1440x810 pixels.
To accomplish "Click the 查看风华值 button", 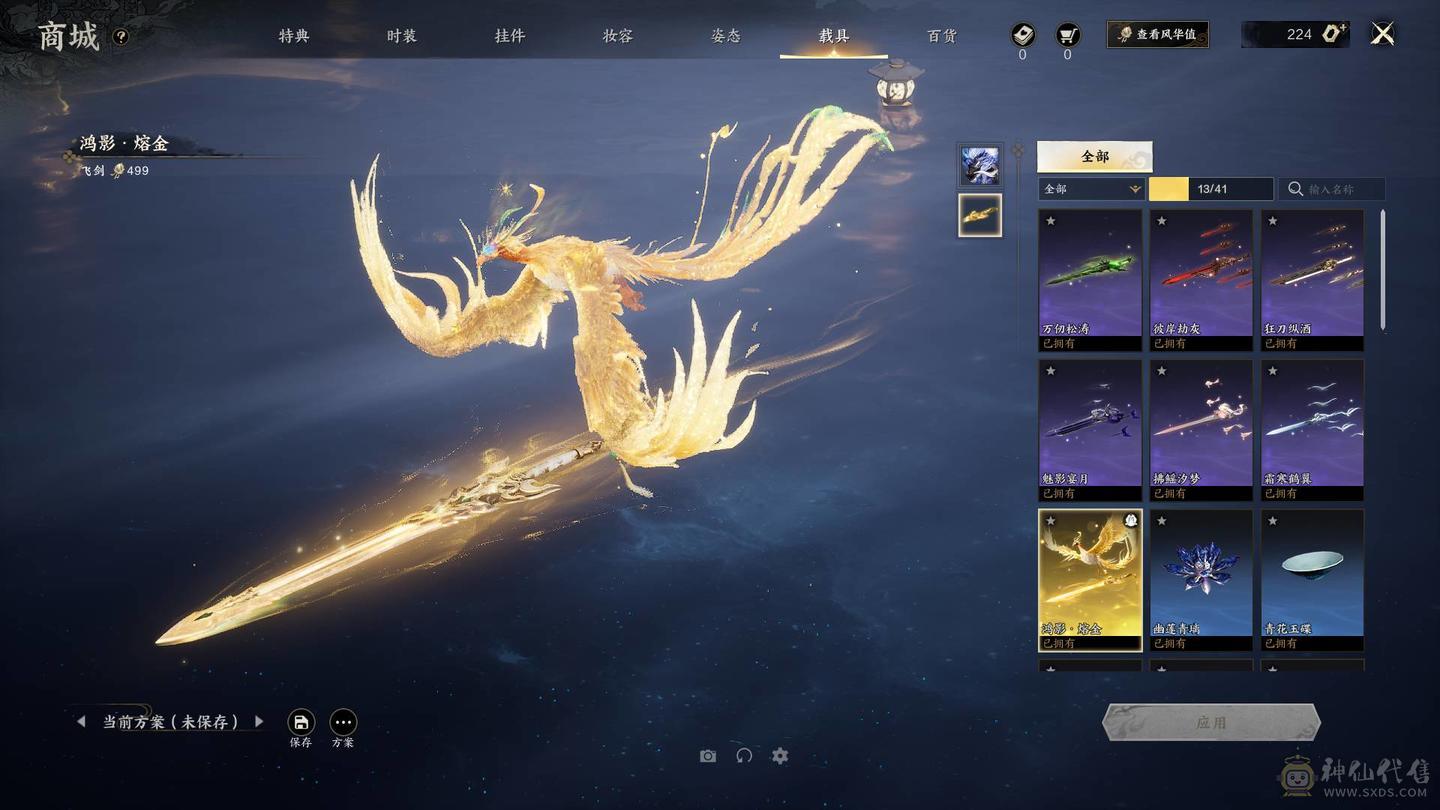I will pyautogui.click(x=1157, y=34).
